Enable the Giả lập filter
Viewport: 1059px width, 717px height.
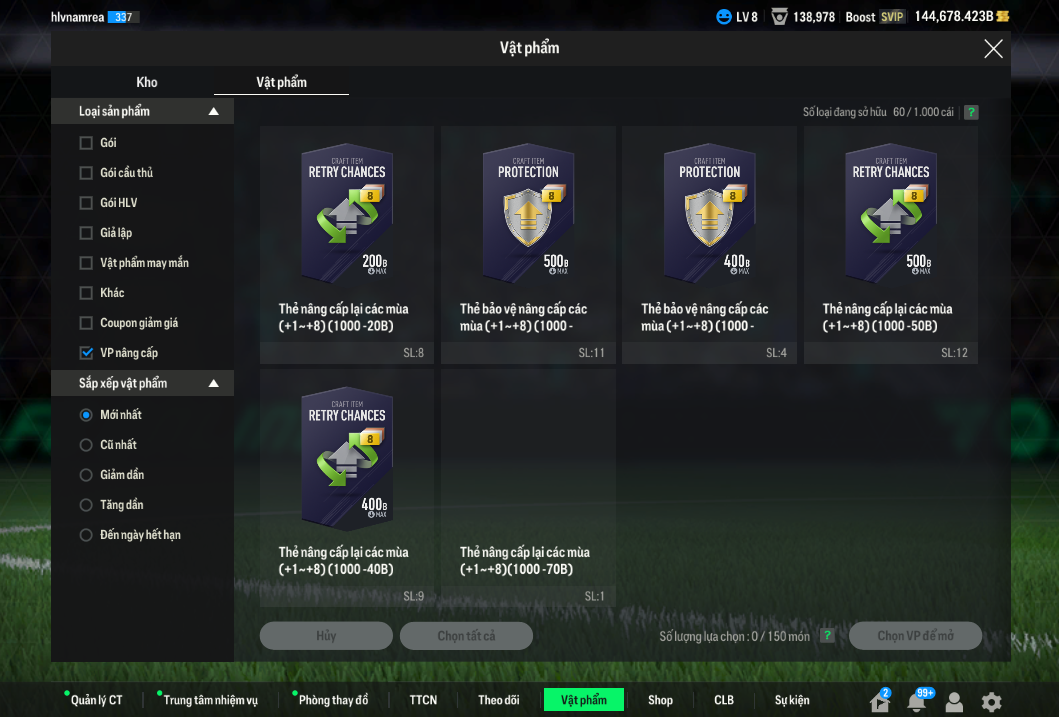point(86,233)
